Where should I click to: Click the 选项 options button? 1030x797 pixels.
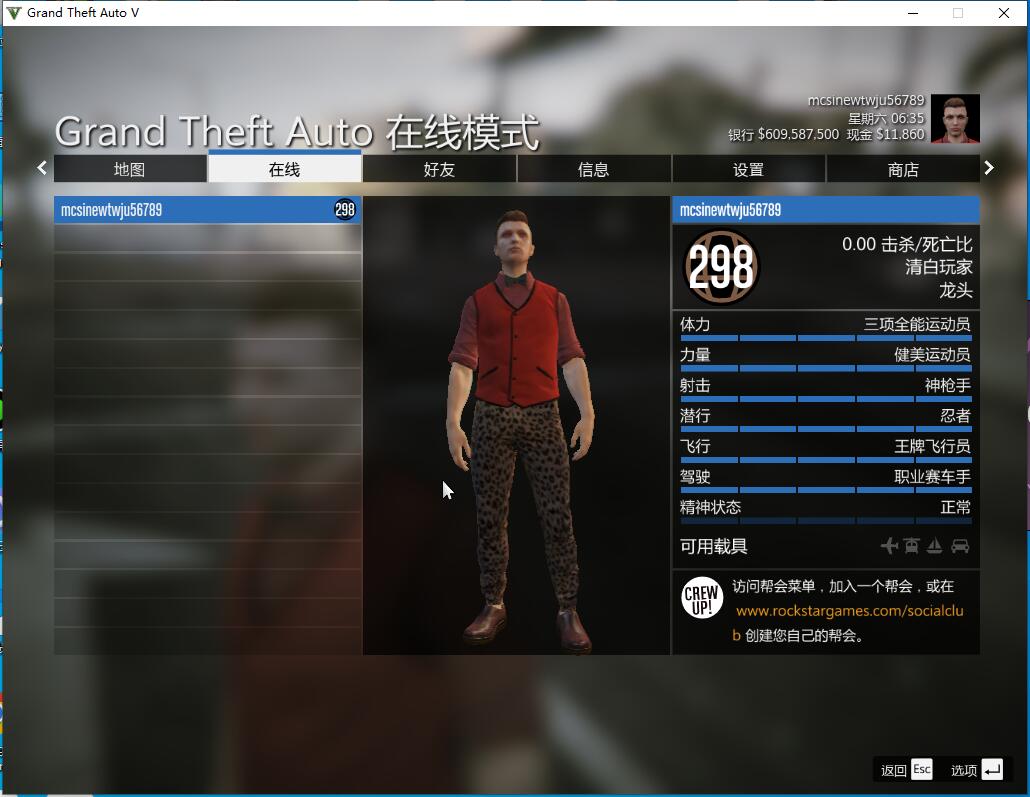click(976, 769)
